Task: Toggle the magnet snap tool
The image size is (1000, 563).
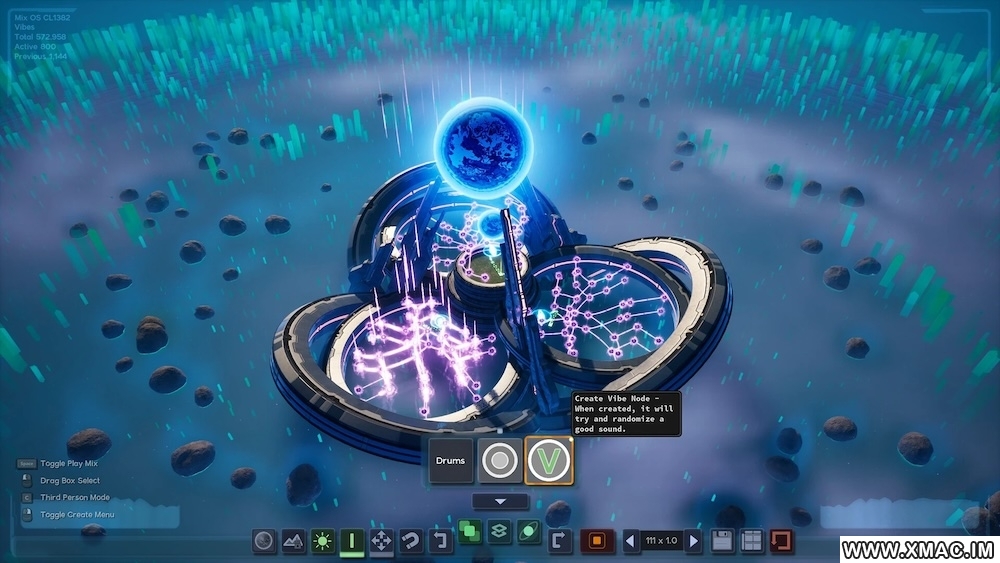Action: 410,541
